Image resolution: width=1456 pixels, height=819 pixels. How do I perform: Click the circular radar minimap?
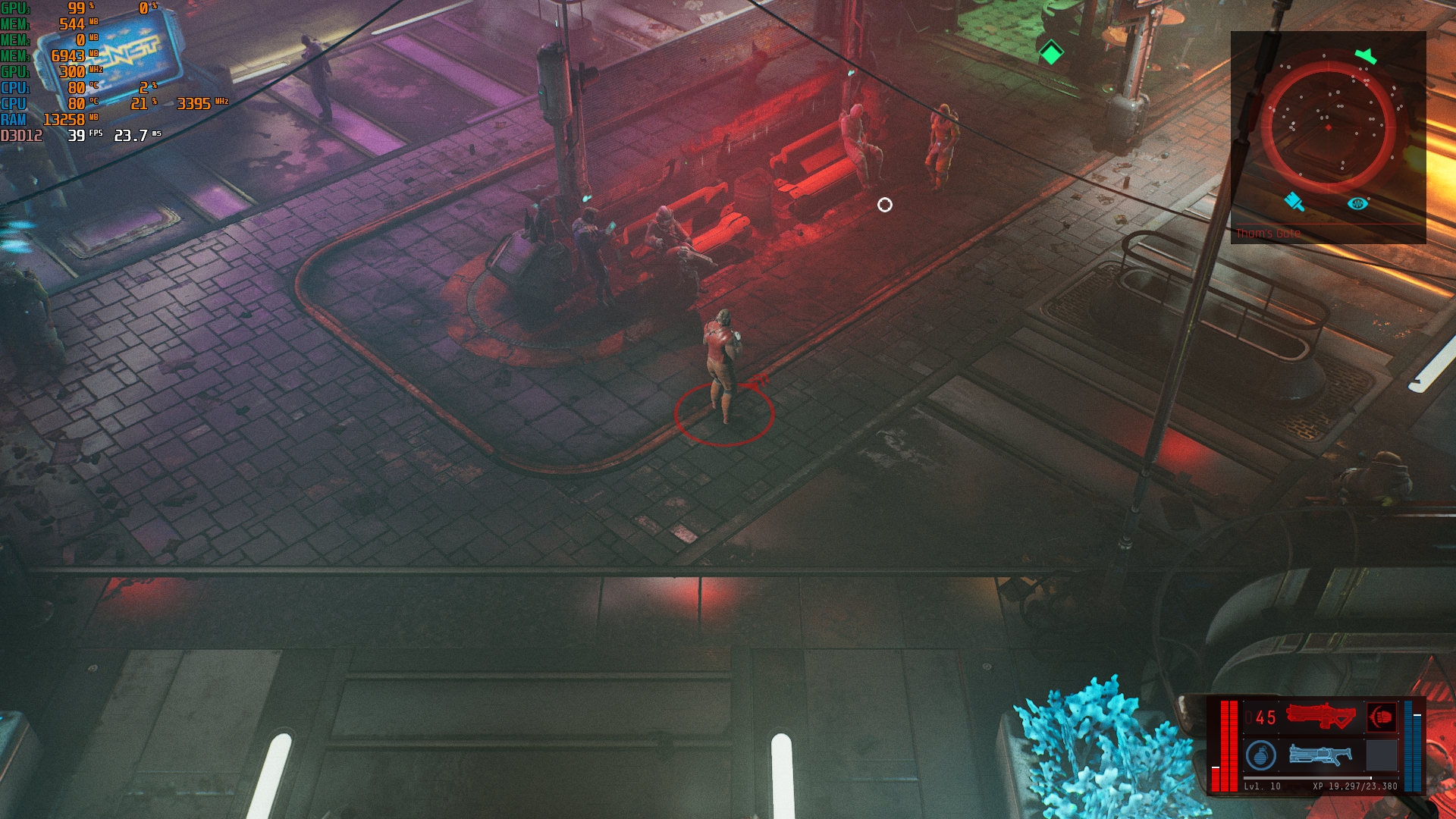pos(1328,127)
